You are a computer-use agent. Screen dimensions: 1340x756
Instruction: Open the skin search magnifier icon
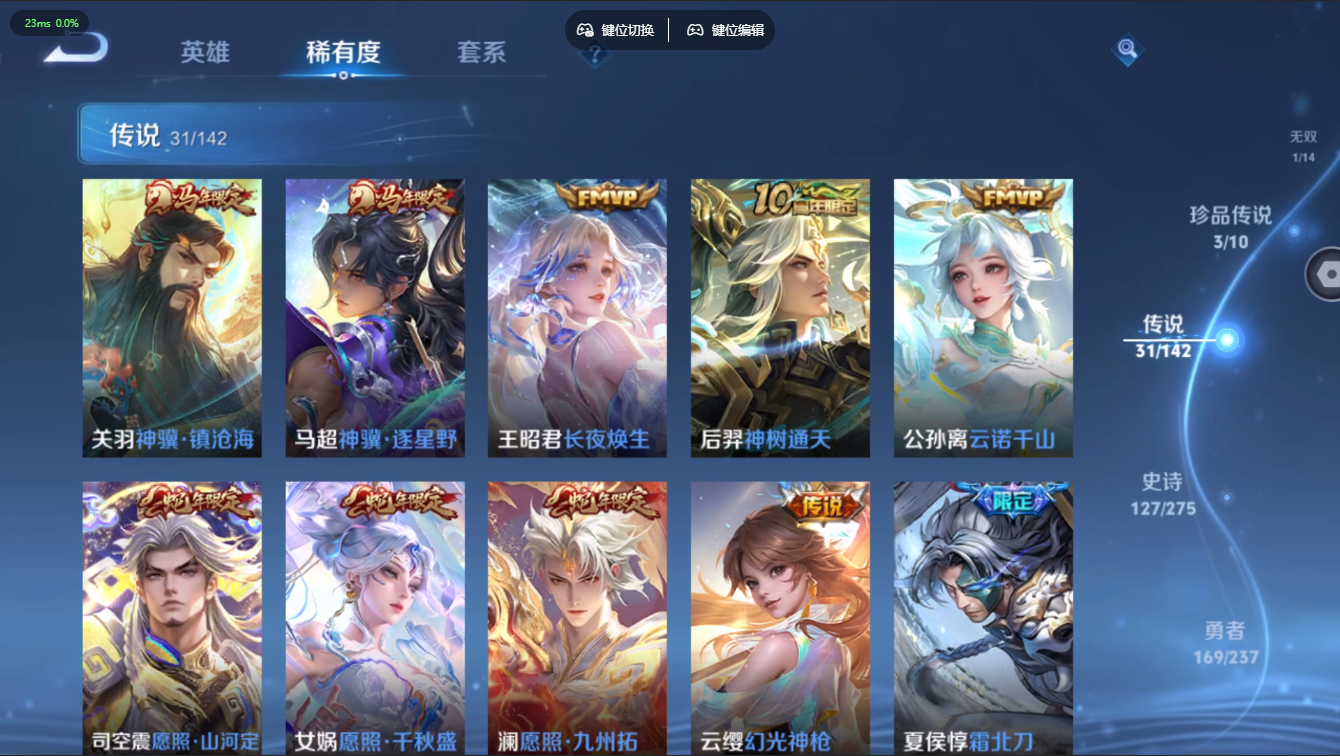click(1126, 48)
